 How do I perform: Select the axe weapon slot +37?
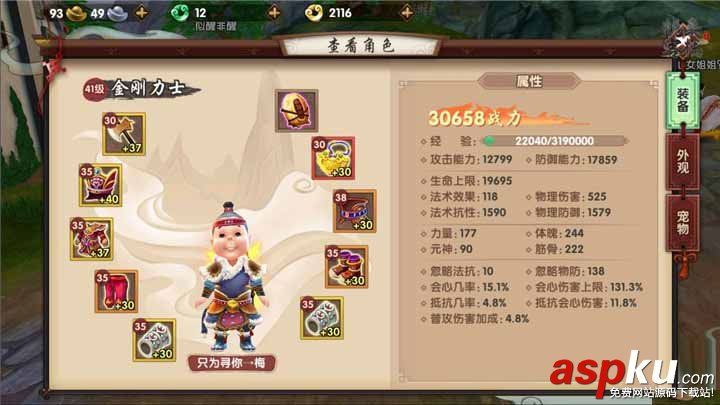click(x=124, y=134)
